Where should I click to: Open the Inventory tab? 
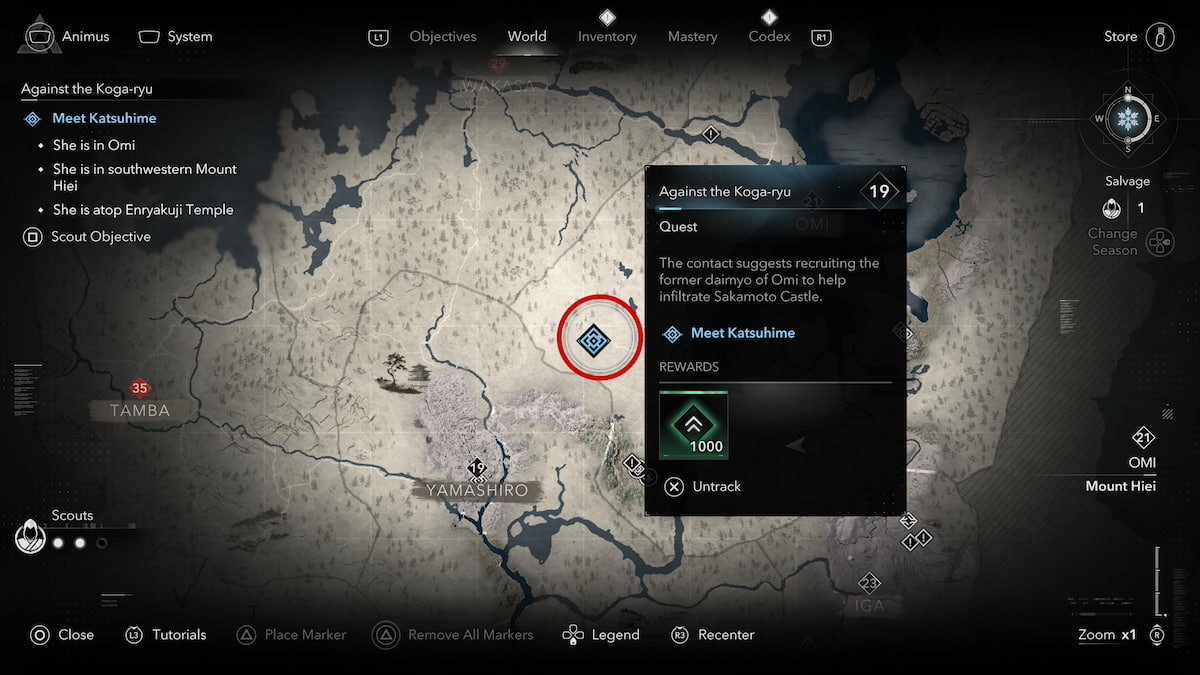[x=607, y=37]
